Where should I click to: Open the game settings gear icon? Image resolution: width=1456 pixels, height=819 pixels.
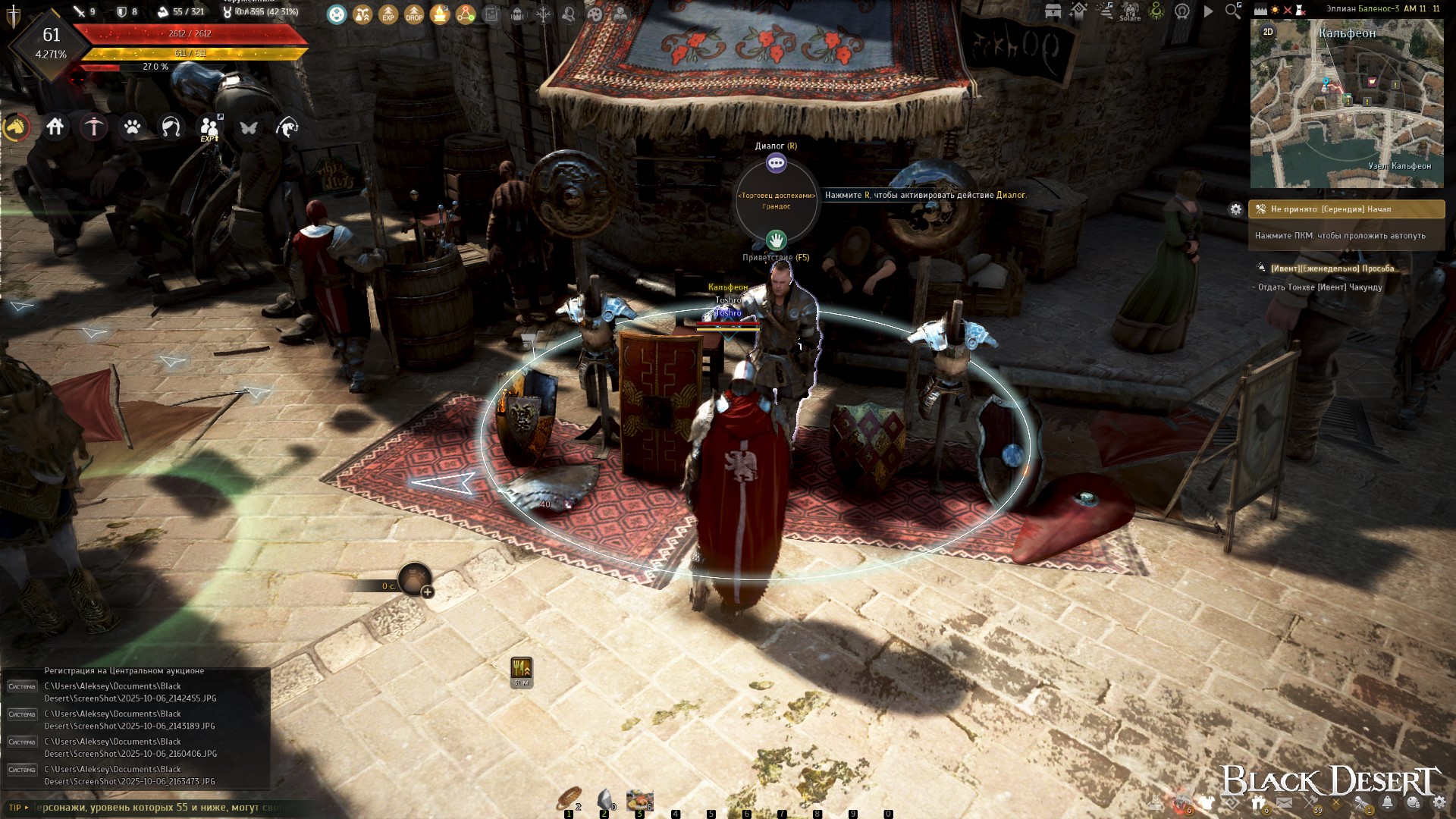pyautogui.click(x=1439, y=803)
